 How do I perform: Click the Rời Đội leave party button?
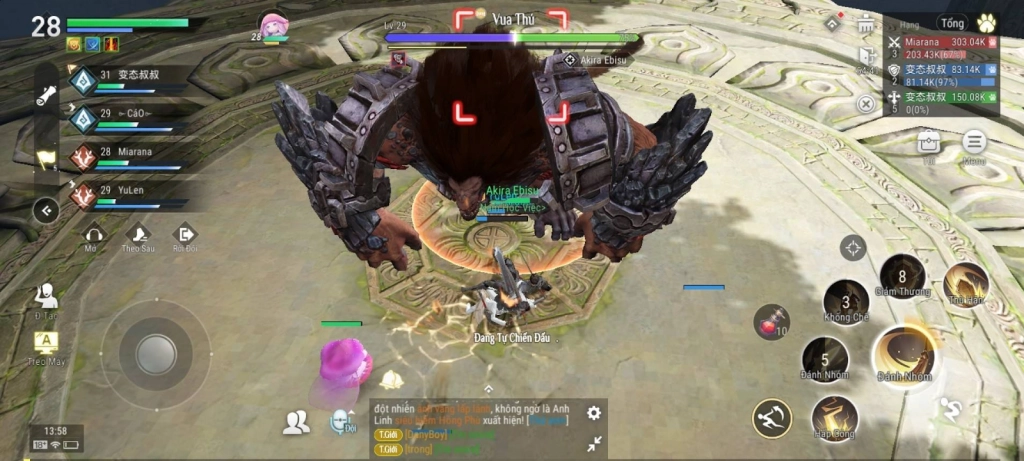[x=185, y=237]
